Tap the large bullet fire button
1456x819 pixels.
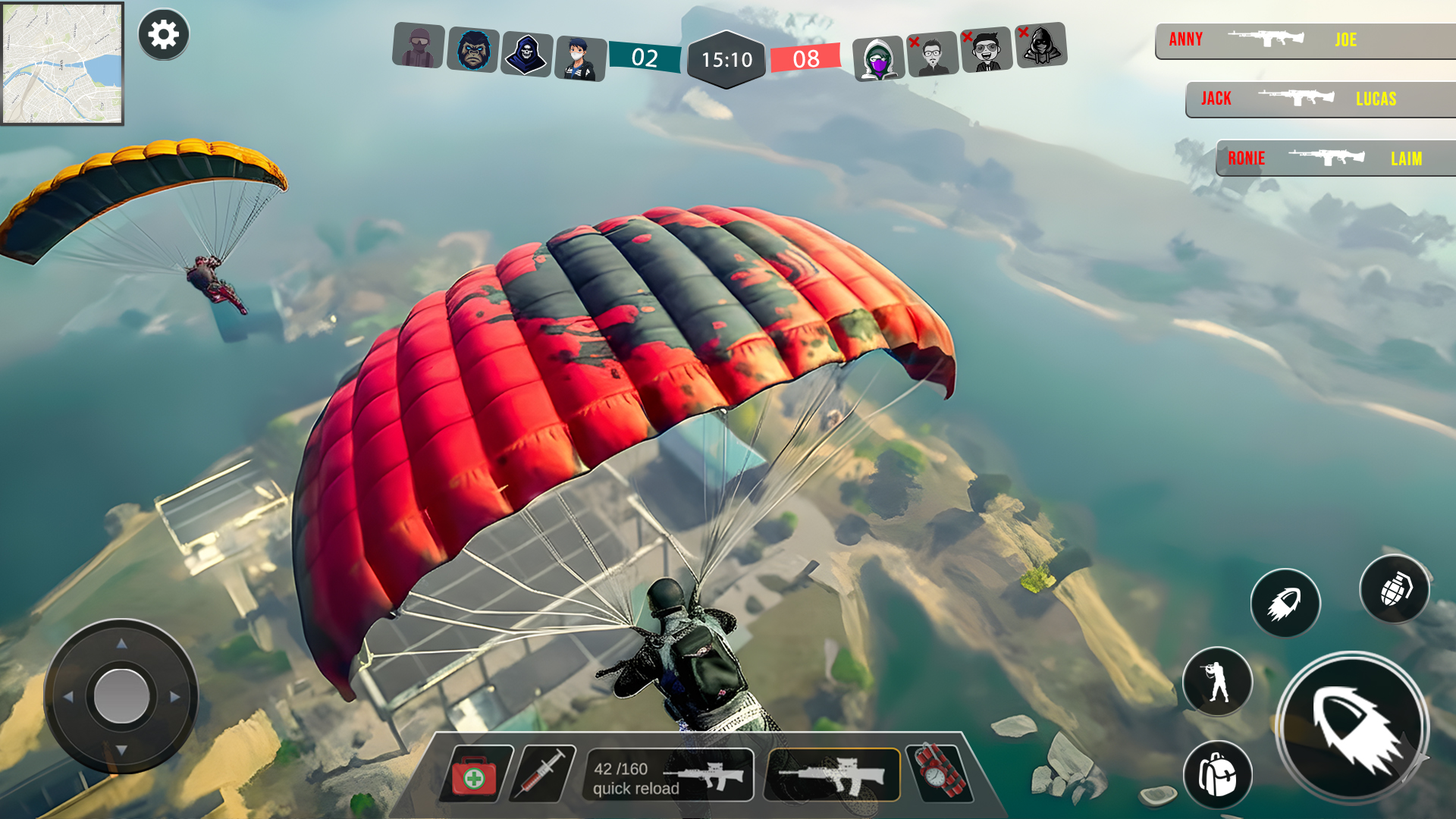[x=1352, y=727]
